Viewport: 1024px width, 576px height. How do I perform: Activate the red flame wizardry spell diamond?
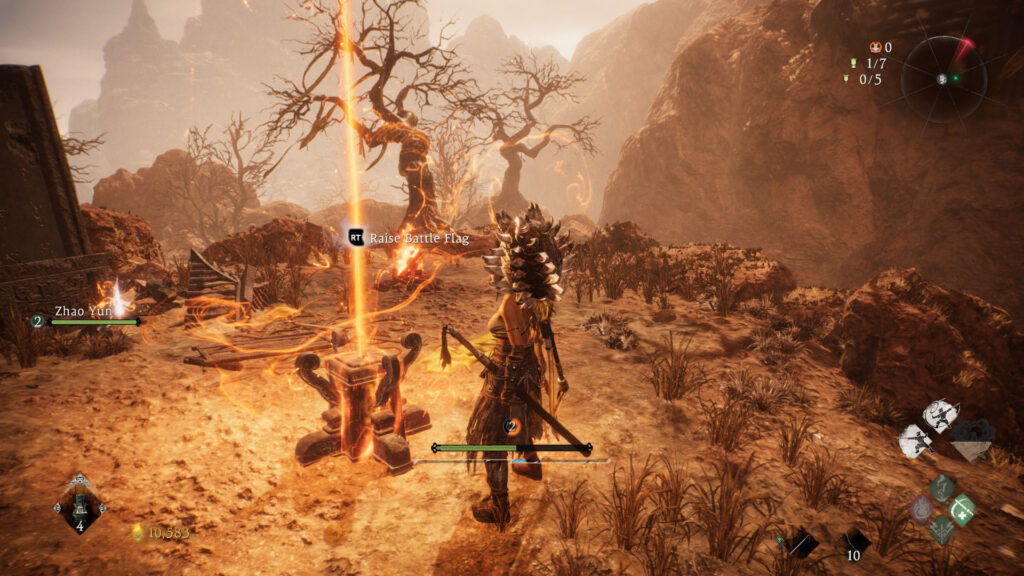pyautogui.click(x=921, y=509)
